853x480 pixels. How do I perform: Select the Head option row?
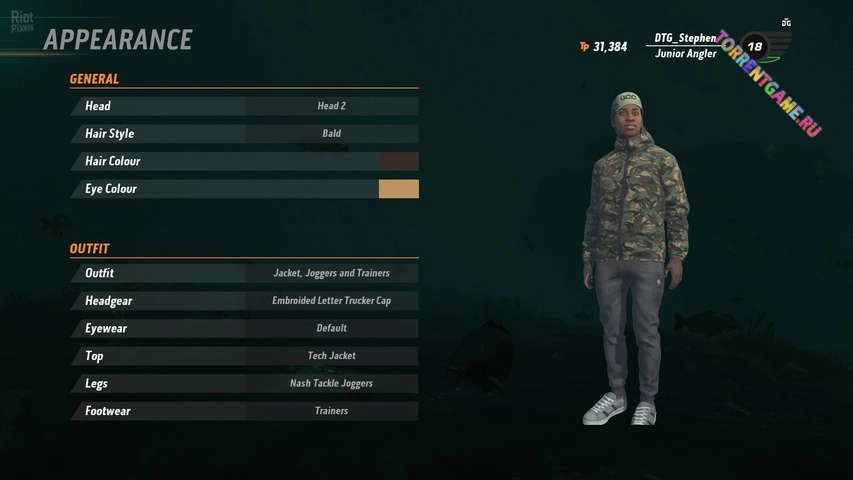244,106
